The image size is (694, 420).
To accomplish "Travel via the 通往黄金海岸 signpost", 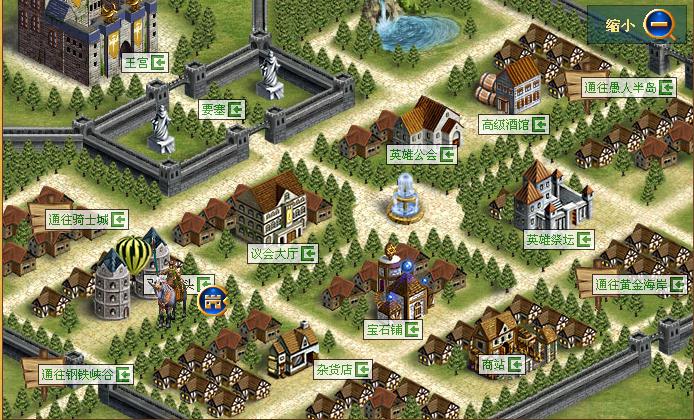I will (x=638, y=284).
